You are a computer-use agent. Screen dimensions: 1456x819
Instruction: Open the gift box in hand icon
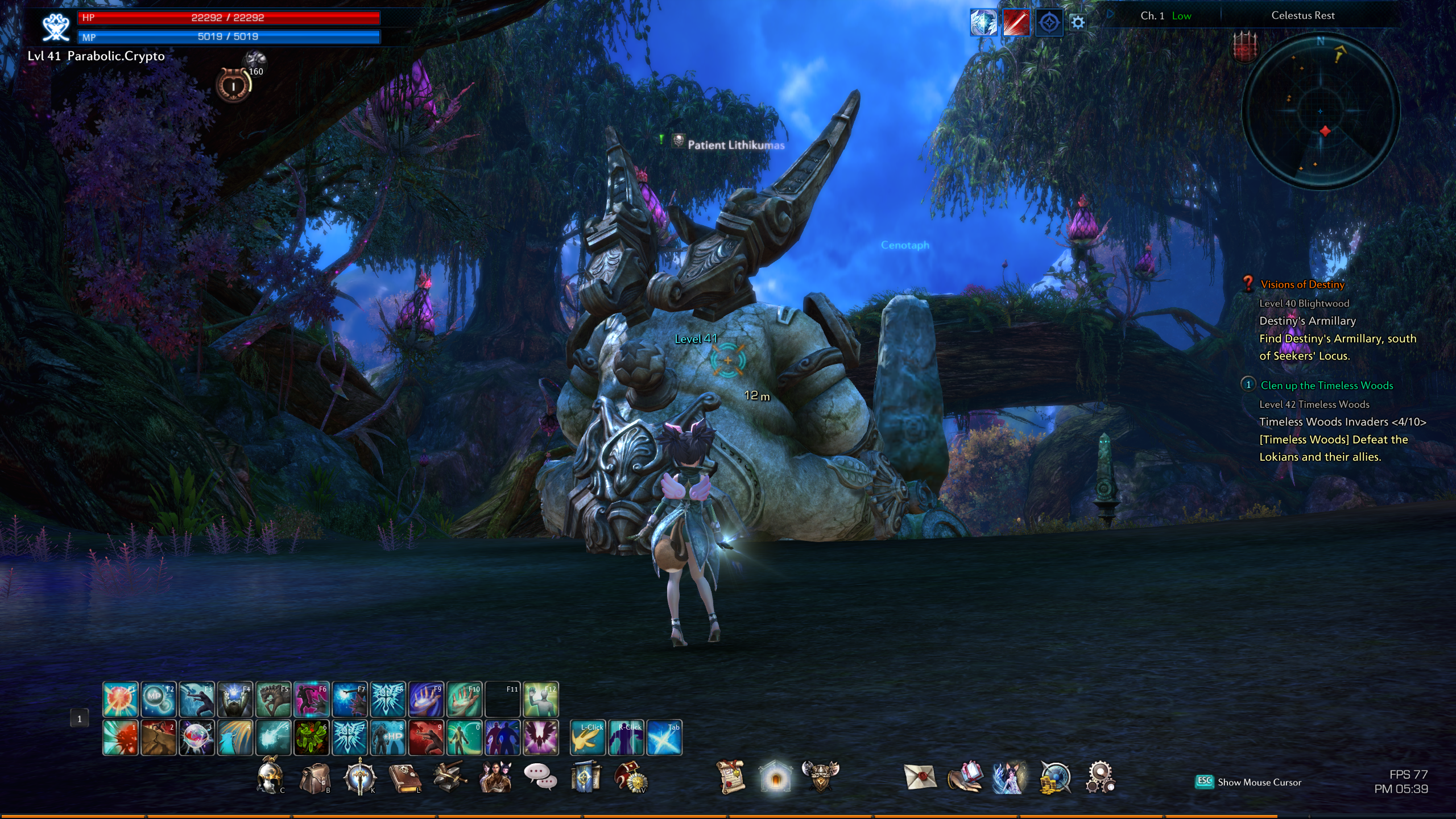tap(965, 777)
